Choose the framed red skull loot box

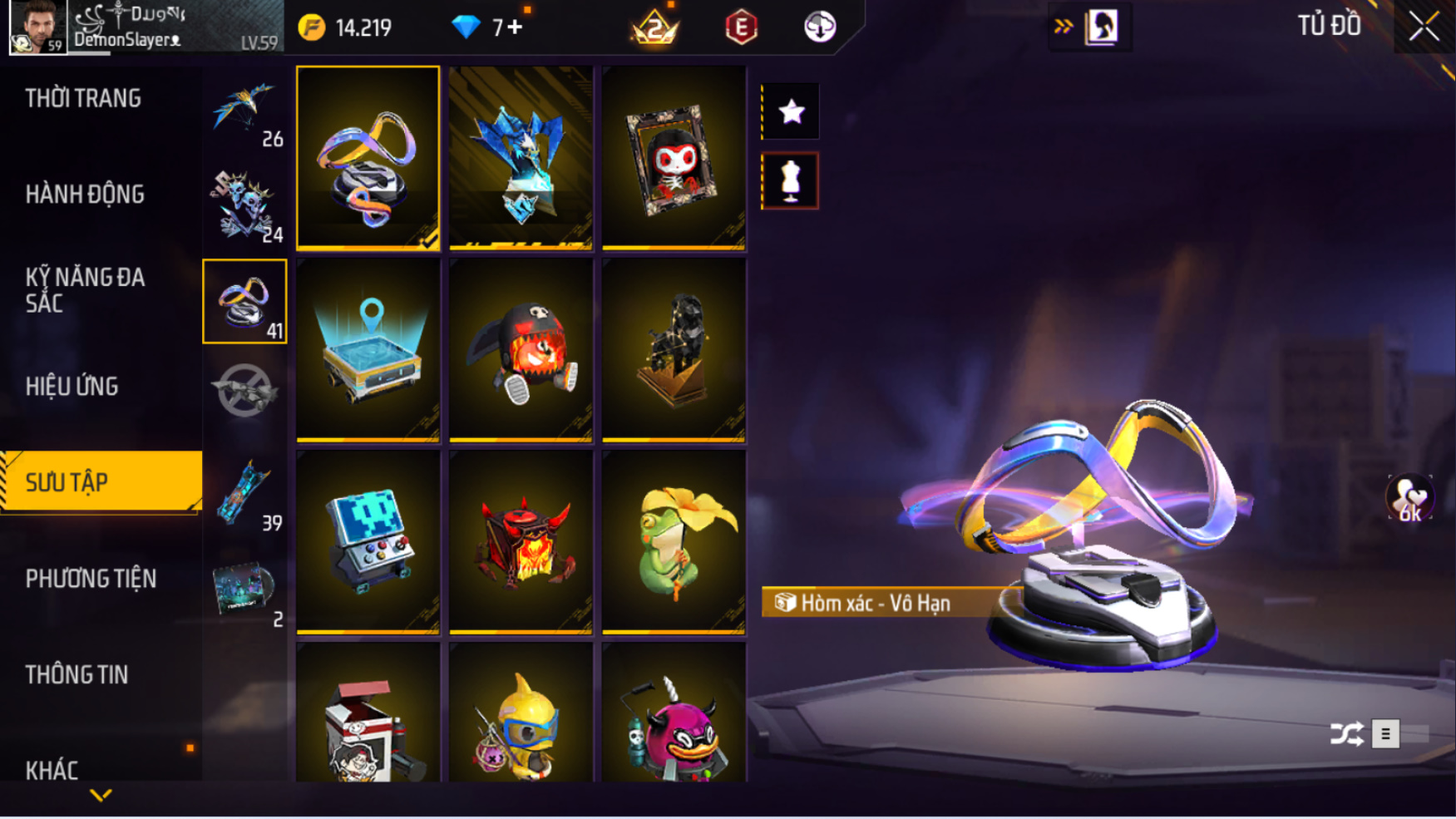[674, 158]
